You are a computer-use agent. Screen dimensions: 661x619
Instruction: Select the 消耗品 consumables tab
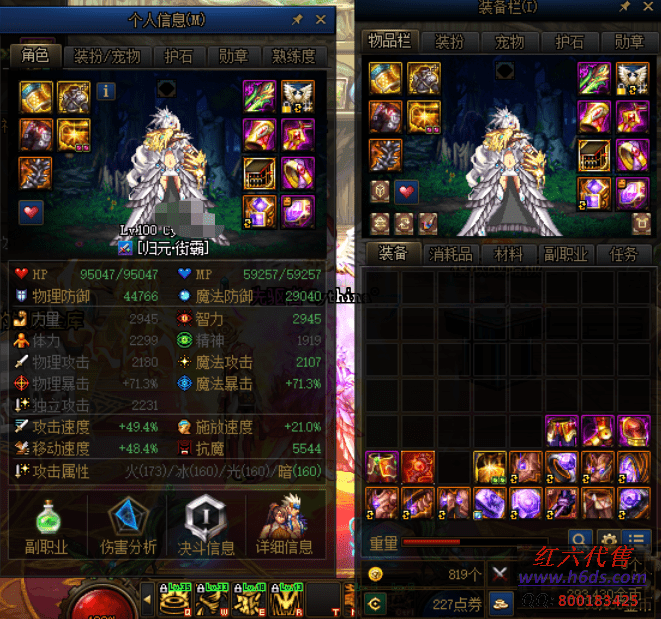[451, 254]
